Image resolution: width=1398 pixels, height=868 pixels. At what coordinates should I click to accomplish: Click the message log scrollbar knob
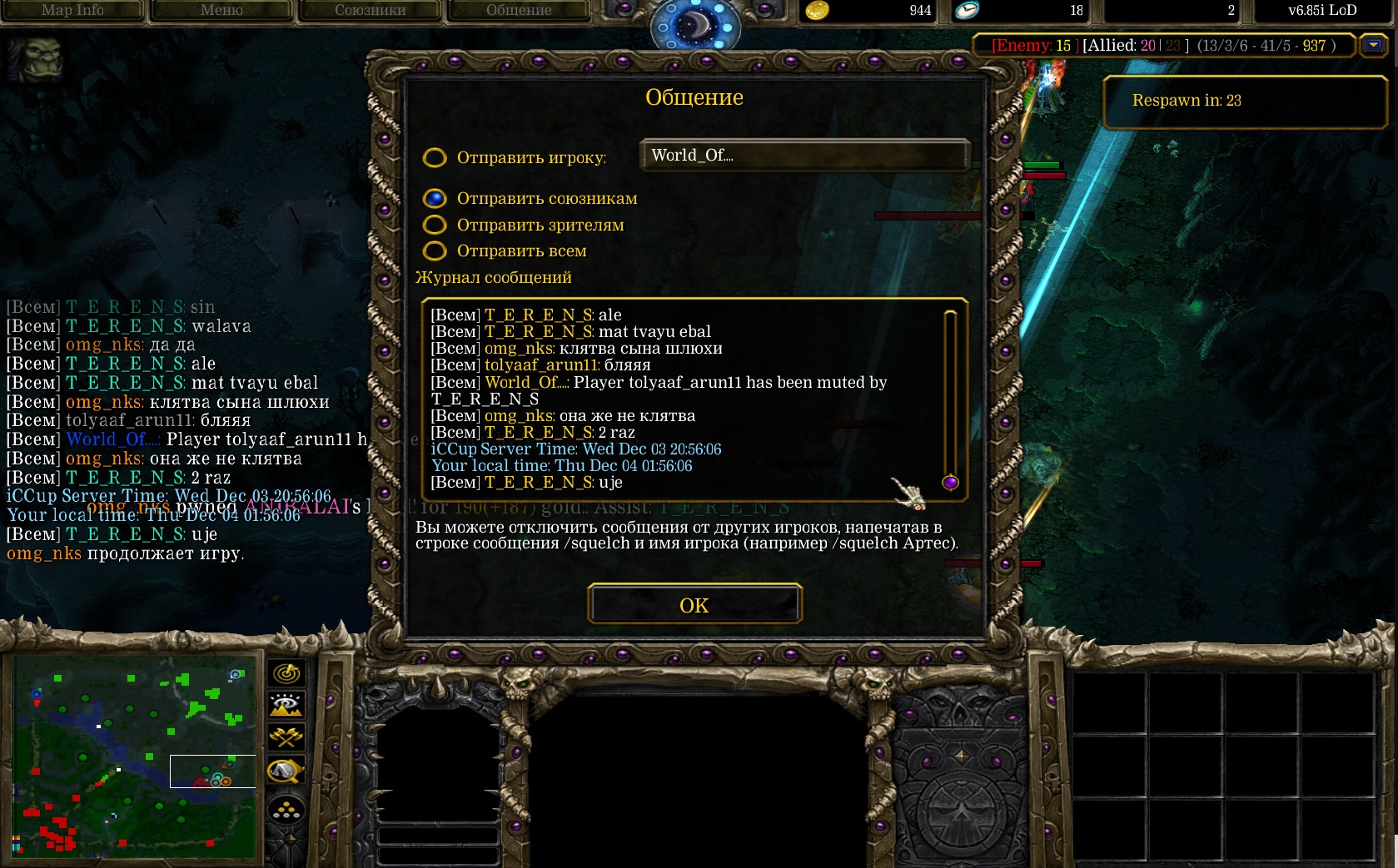(x=950, y=483)
